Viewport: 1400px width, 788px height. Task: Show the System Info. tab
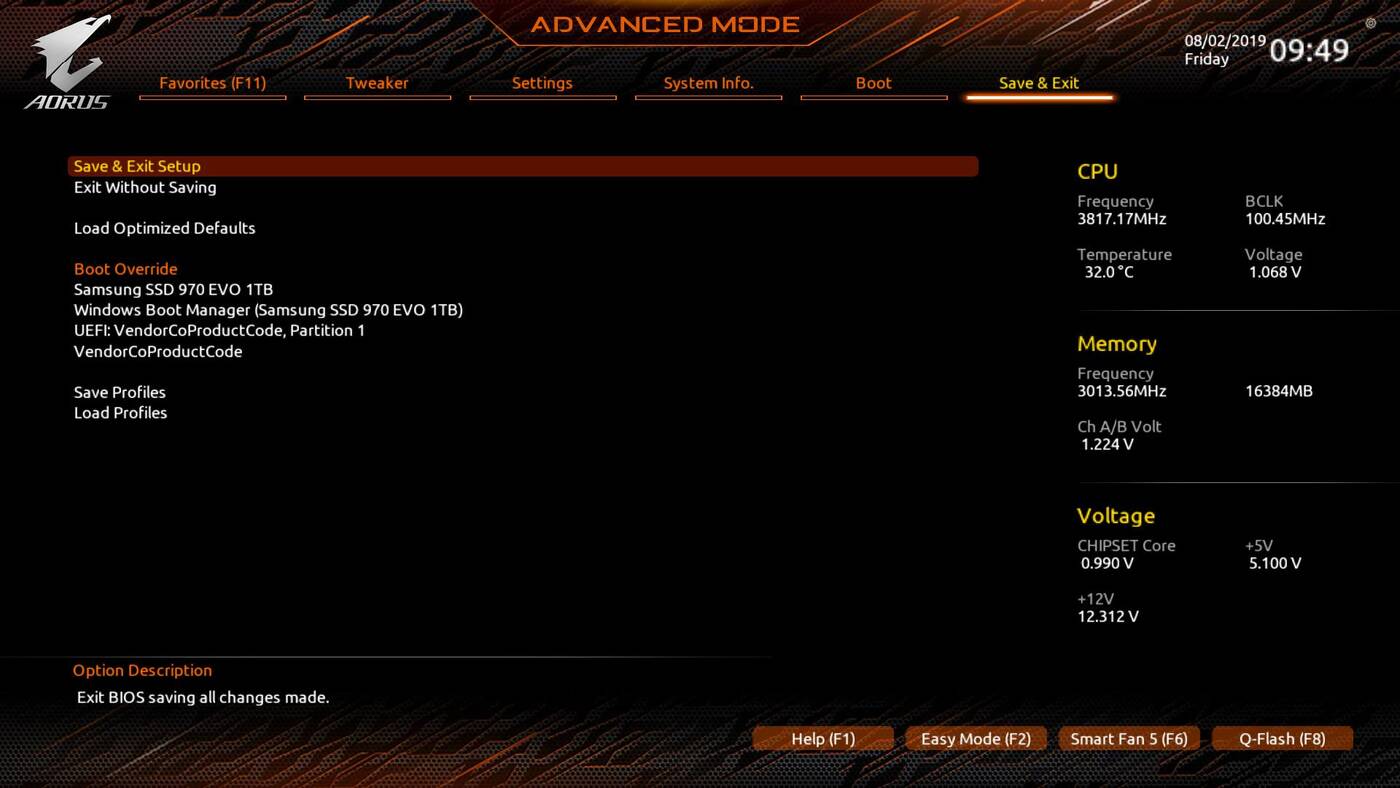coord(708,83)
